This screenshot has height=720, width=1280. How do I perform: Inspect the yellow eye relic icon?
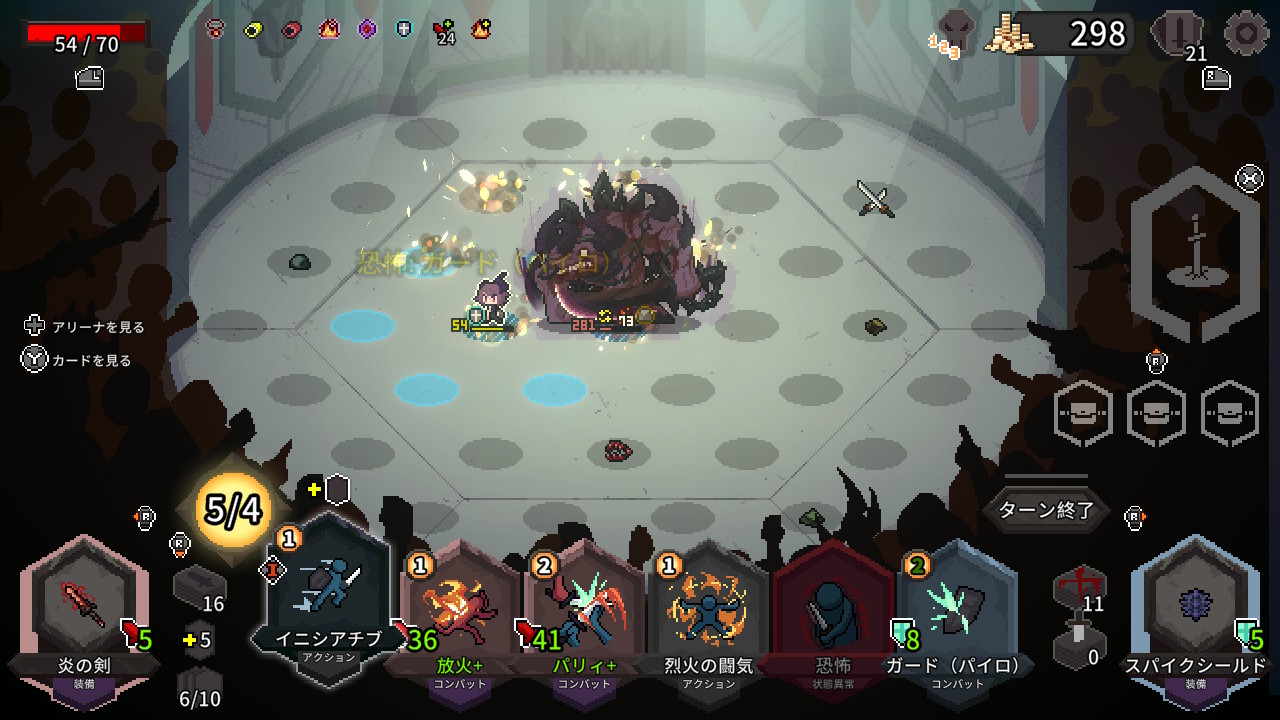pos(253,29)
